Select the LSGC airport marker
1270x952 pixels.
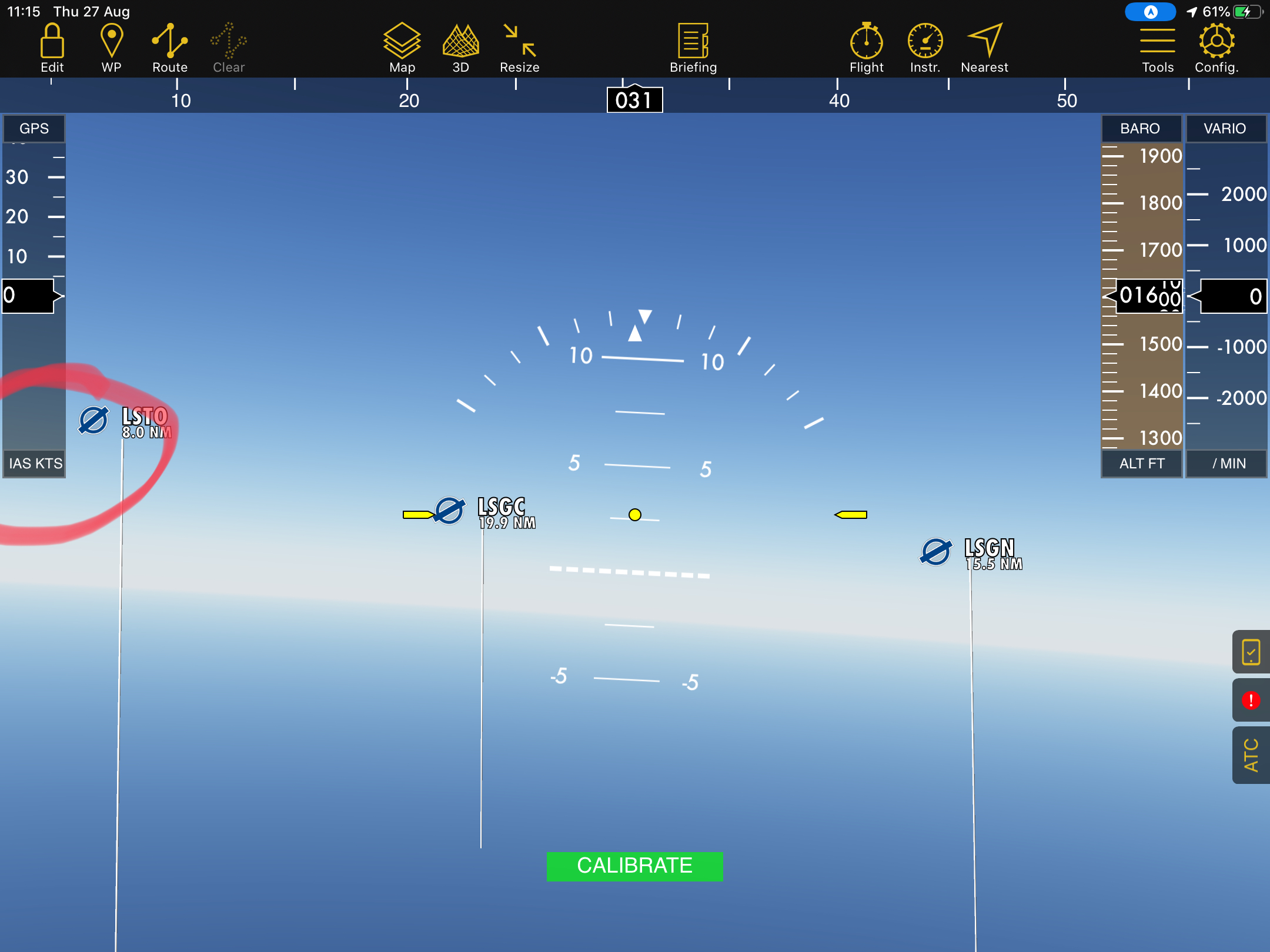[450, 510]
